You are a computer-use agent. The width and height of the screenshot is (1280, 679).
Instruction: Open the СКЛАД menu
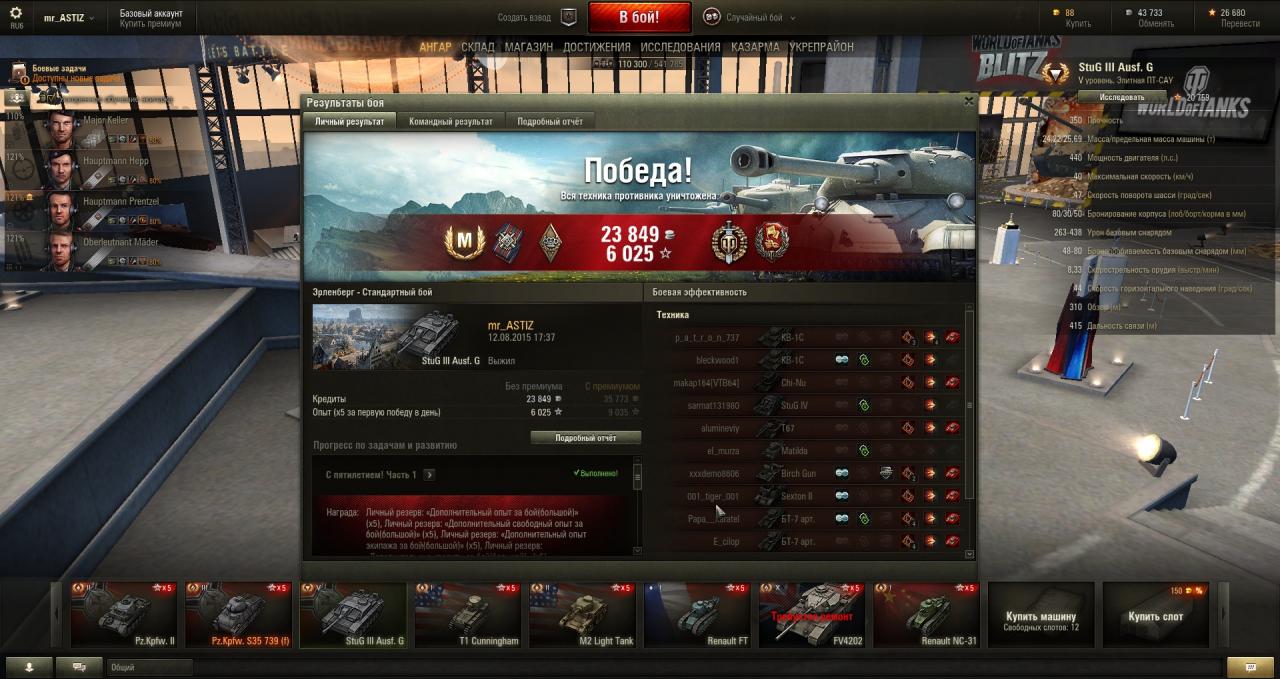click(478, 47)
